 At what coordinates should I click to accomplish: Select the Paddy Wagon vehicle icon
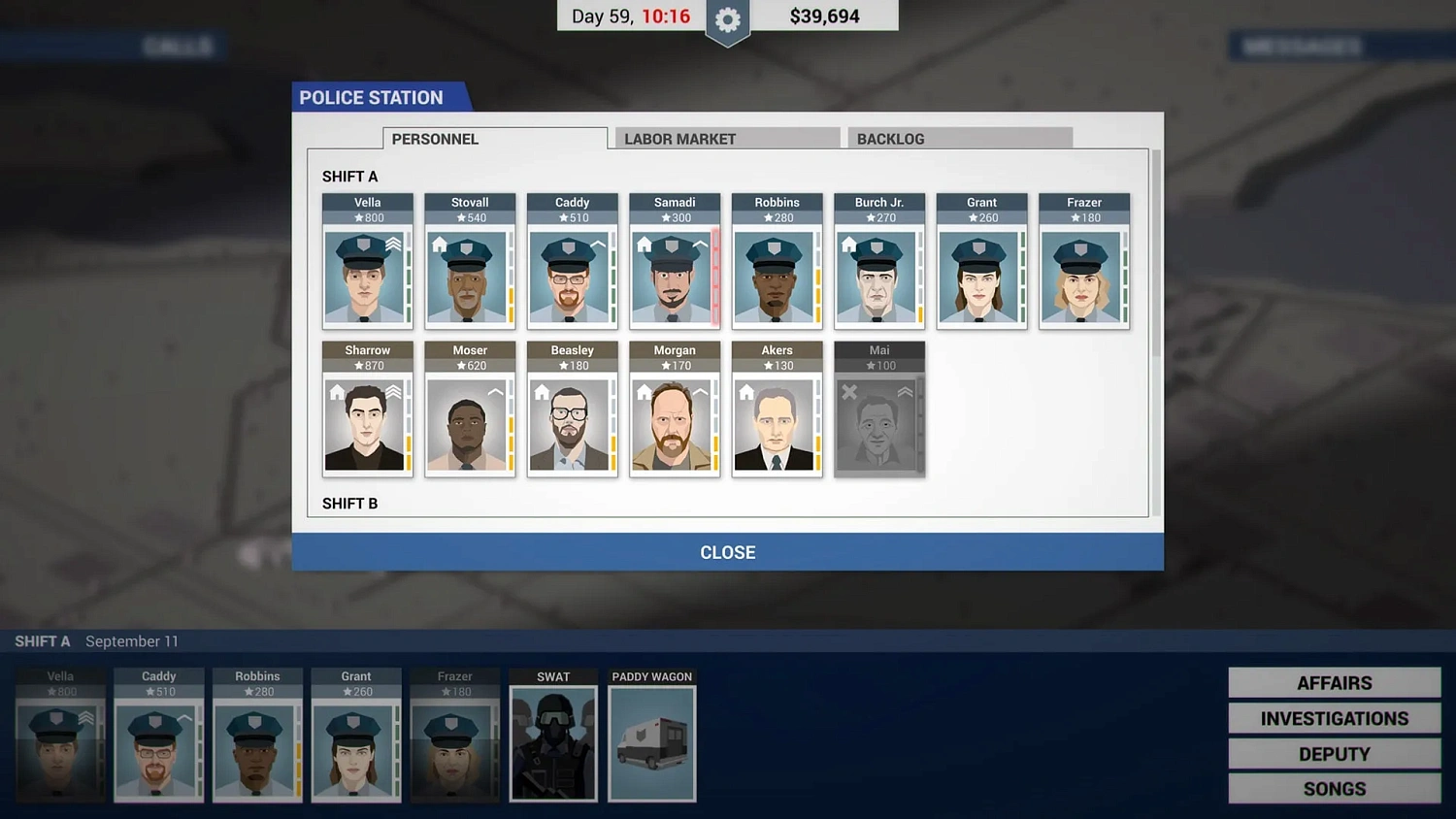pos(651,745)
